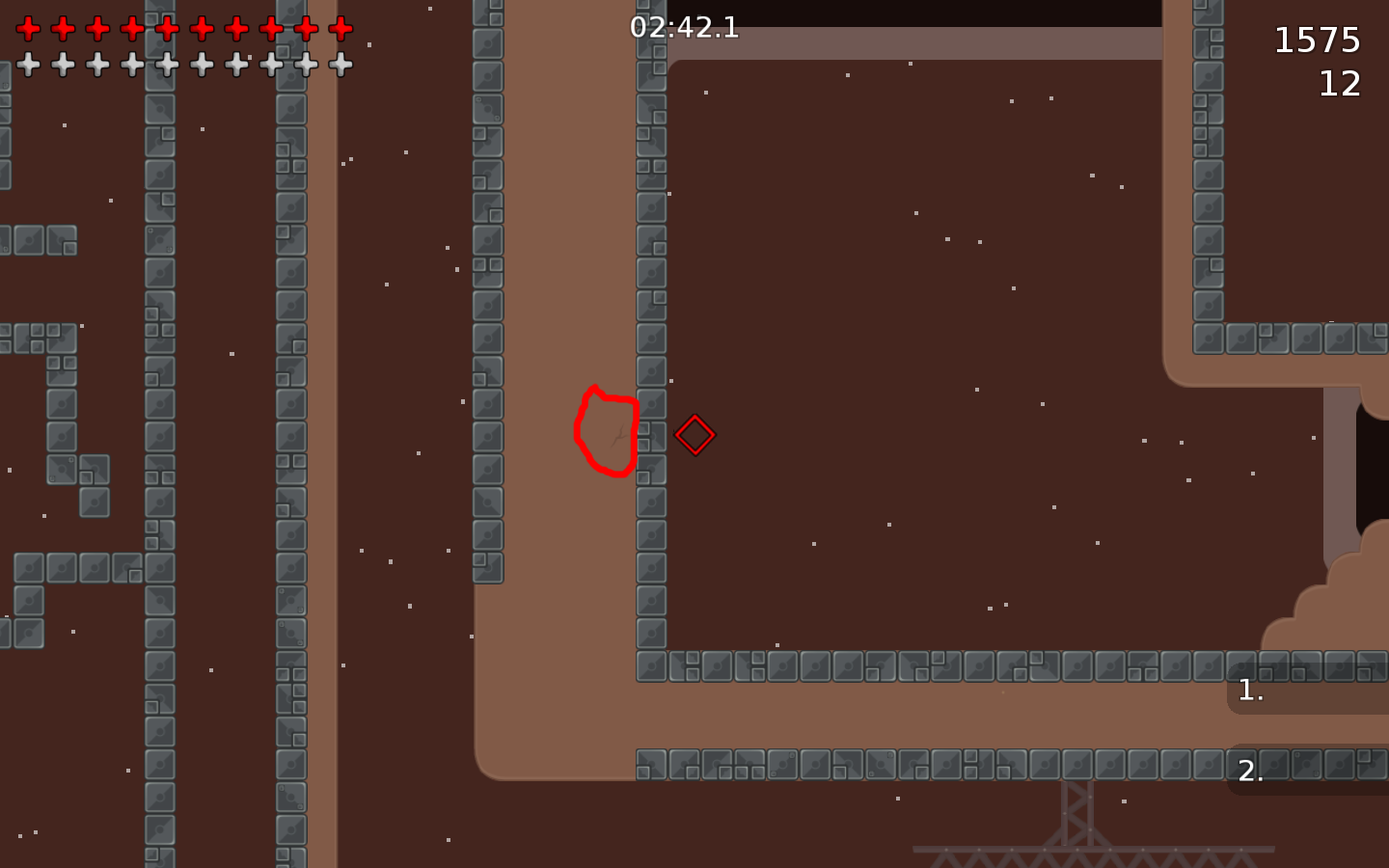Click the first red health cross icon
This screenshot has height=868, width=1389.
pyautogui.click(x=27, y=27)
